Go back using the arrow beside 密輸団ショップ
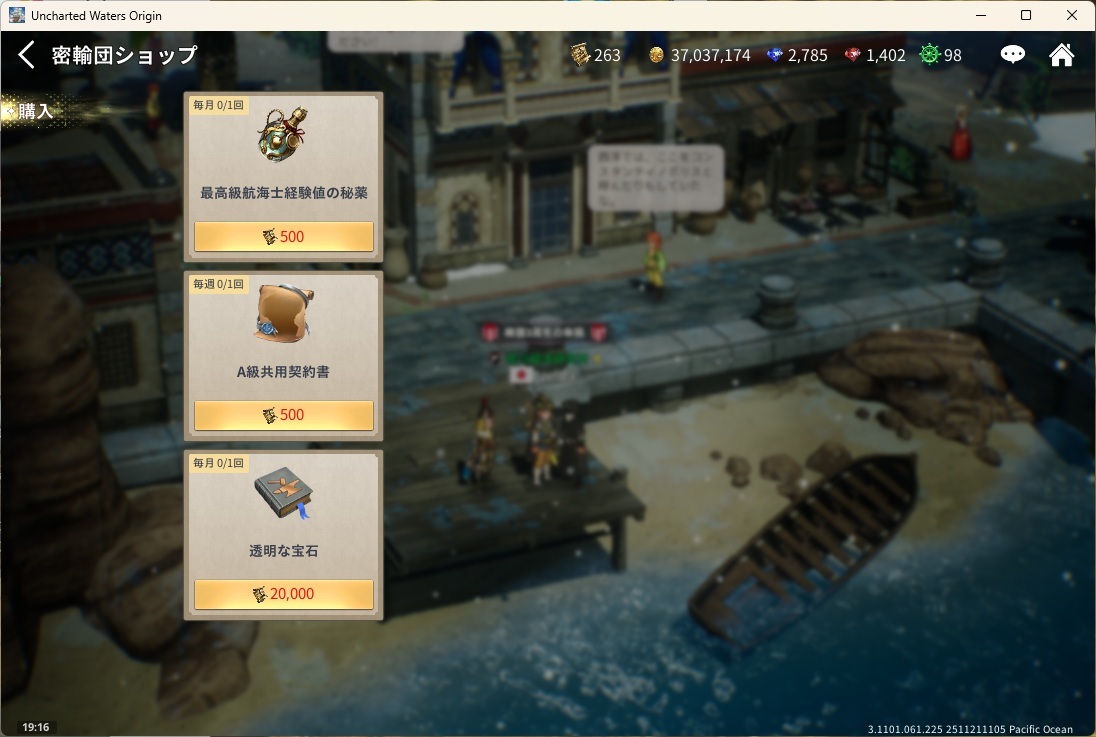 [27, 55]
